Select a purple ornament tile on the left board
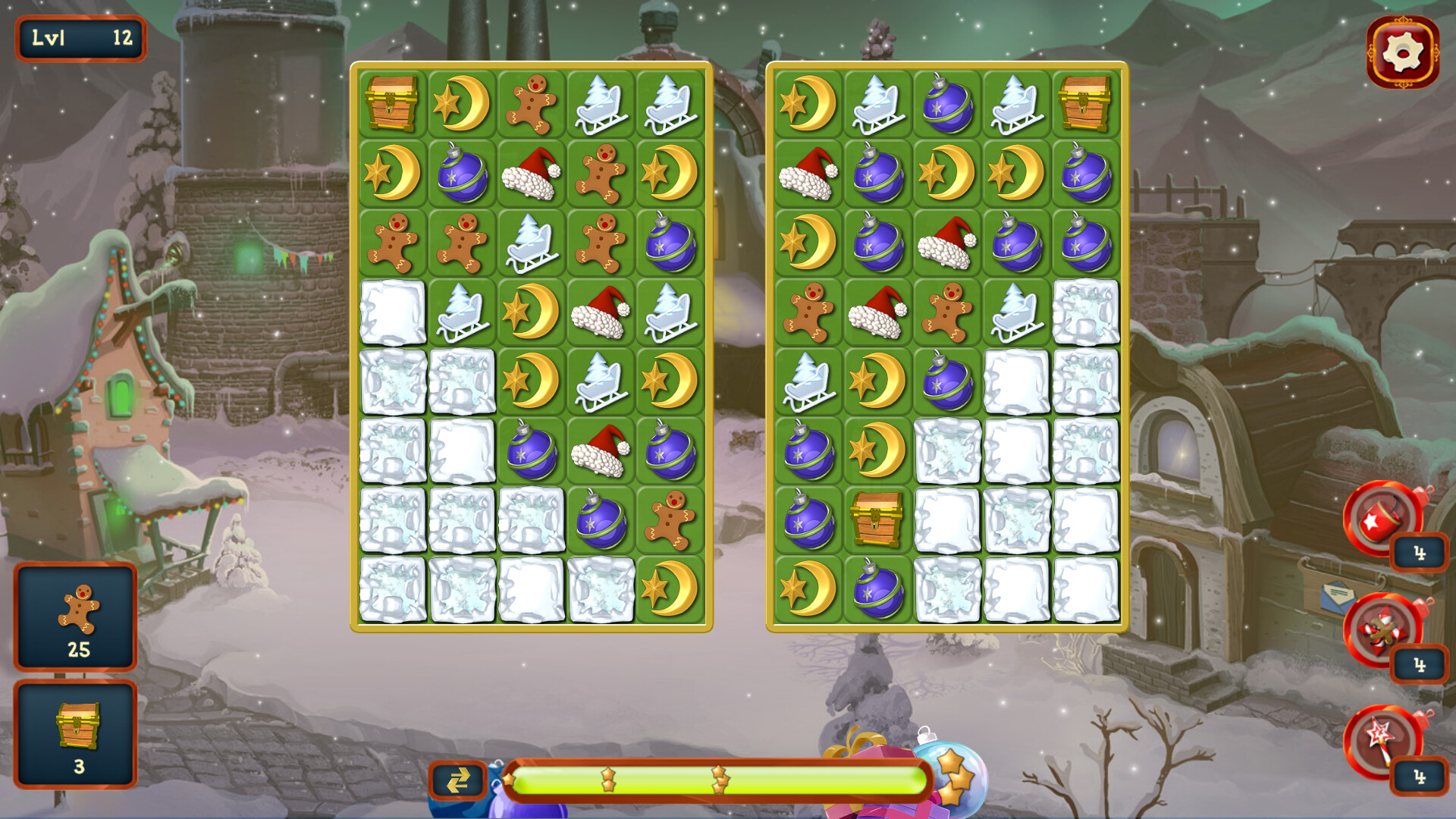The width and height of the screenshot is (1456, 819). tap(460, 173)
